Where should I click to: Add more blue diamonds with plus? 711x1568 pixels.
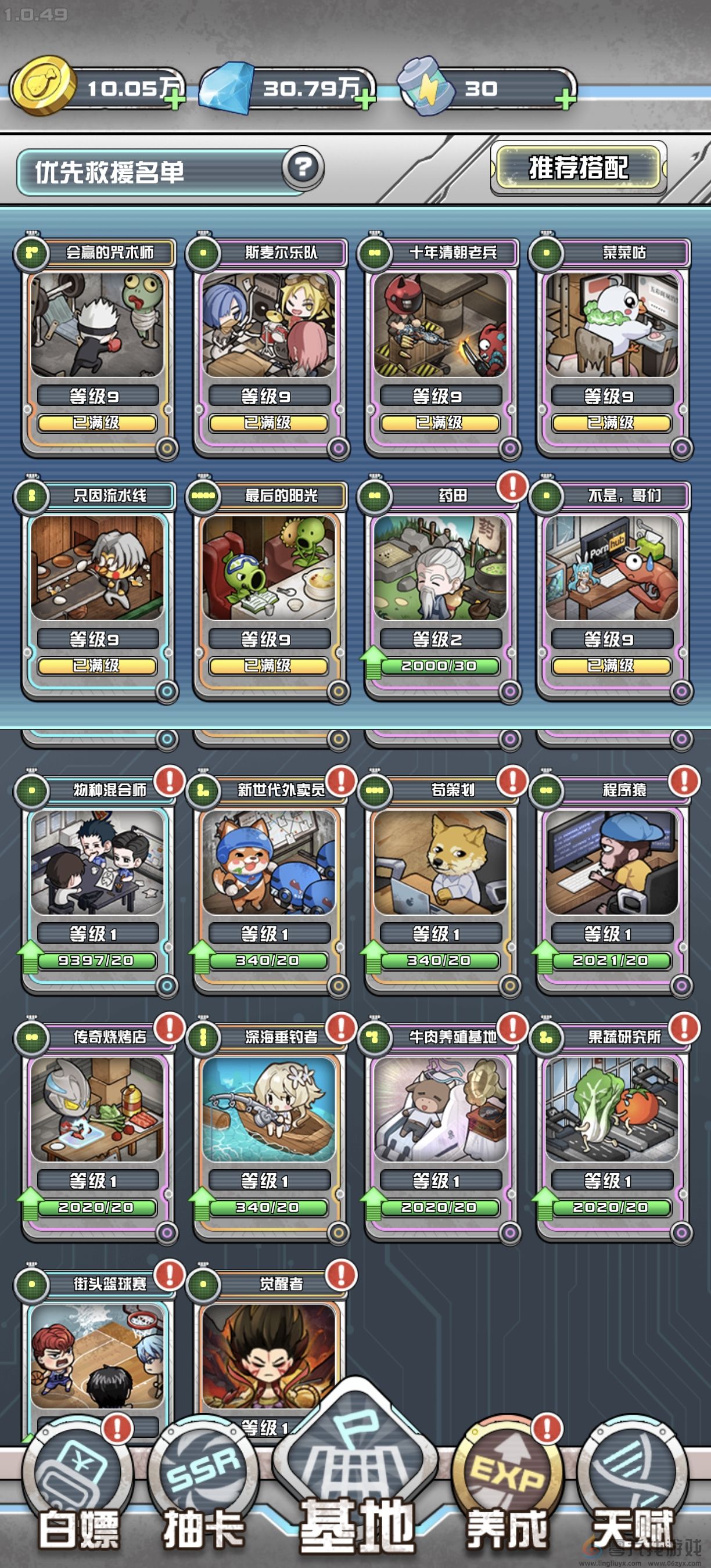coord(365,99)
